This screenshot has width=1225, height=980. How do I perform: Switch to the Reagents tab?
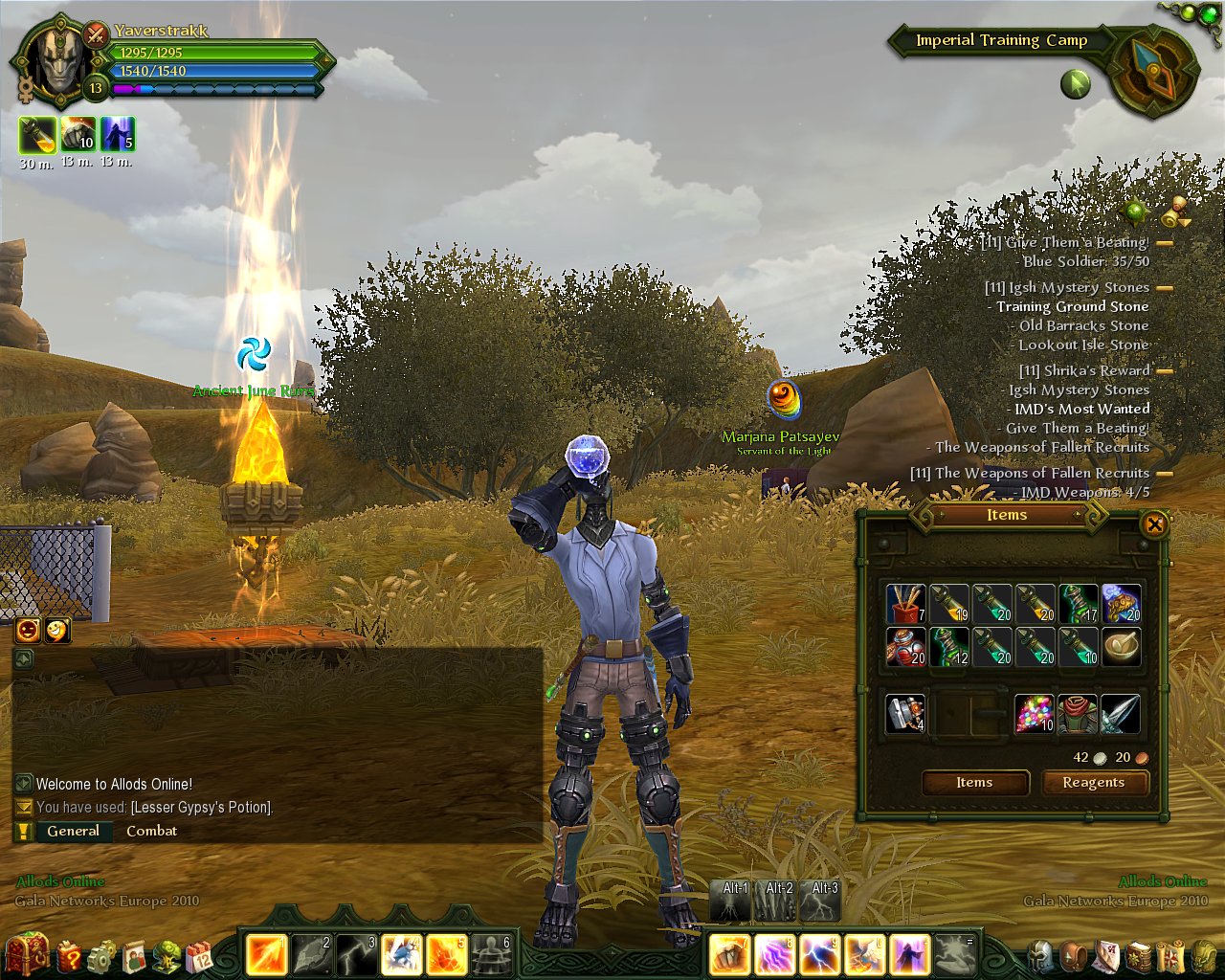[x=1093, y=783]
